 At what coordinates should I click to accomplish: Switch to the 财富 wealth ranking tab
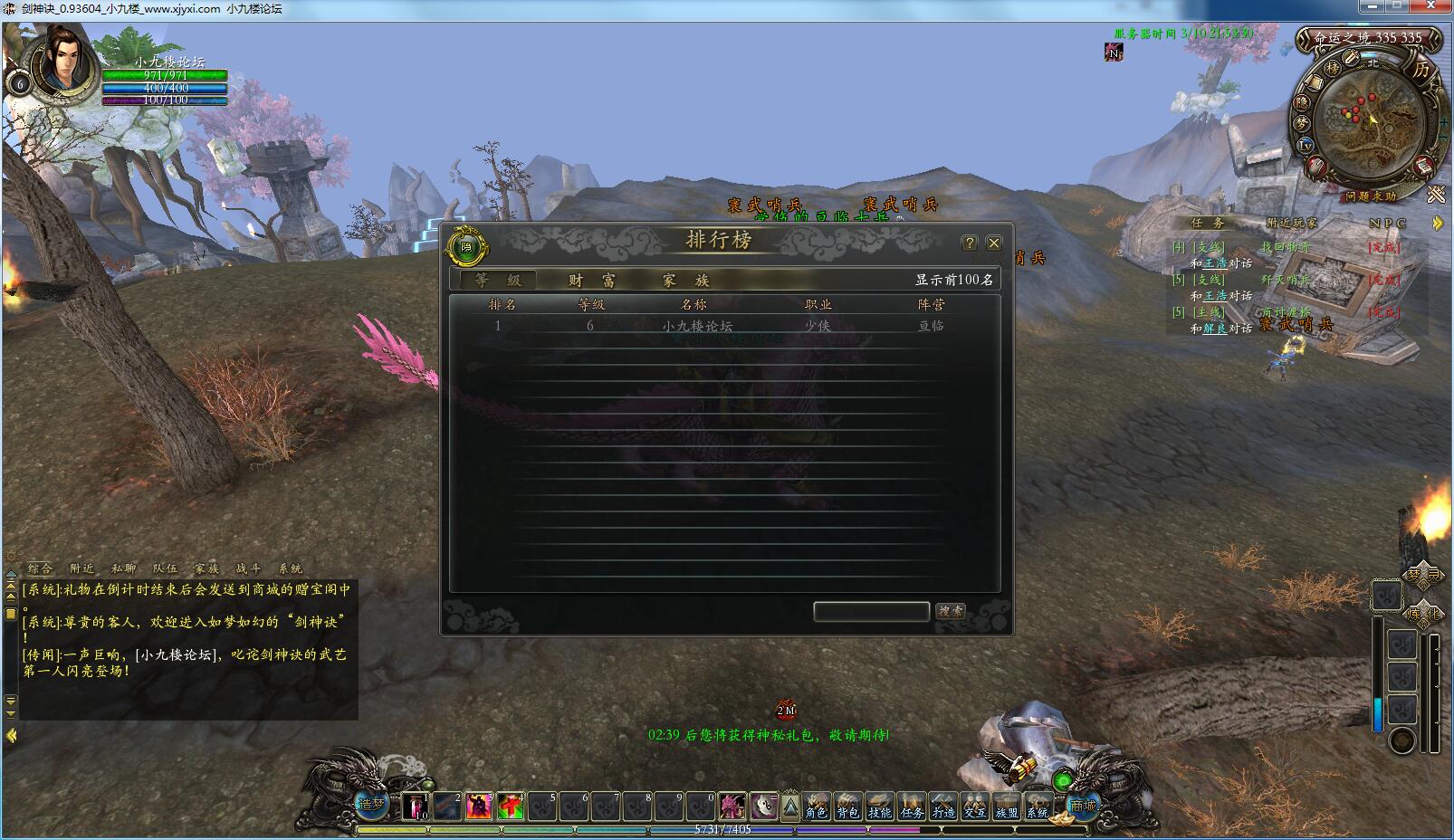[591, 281]
